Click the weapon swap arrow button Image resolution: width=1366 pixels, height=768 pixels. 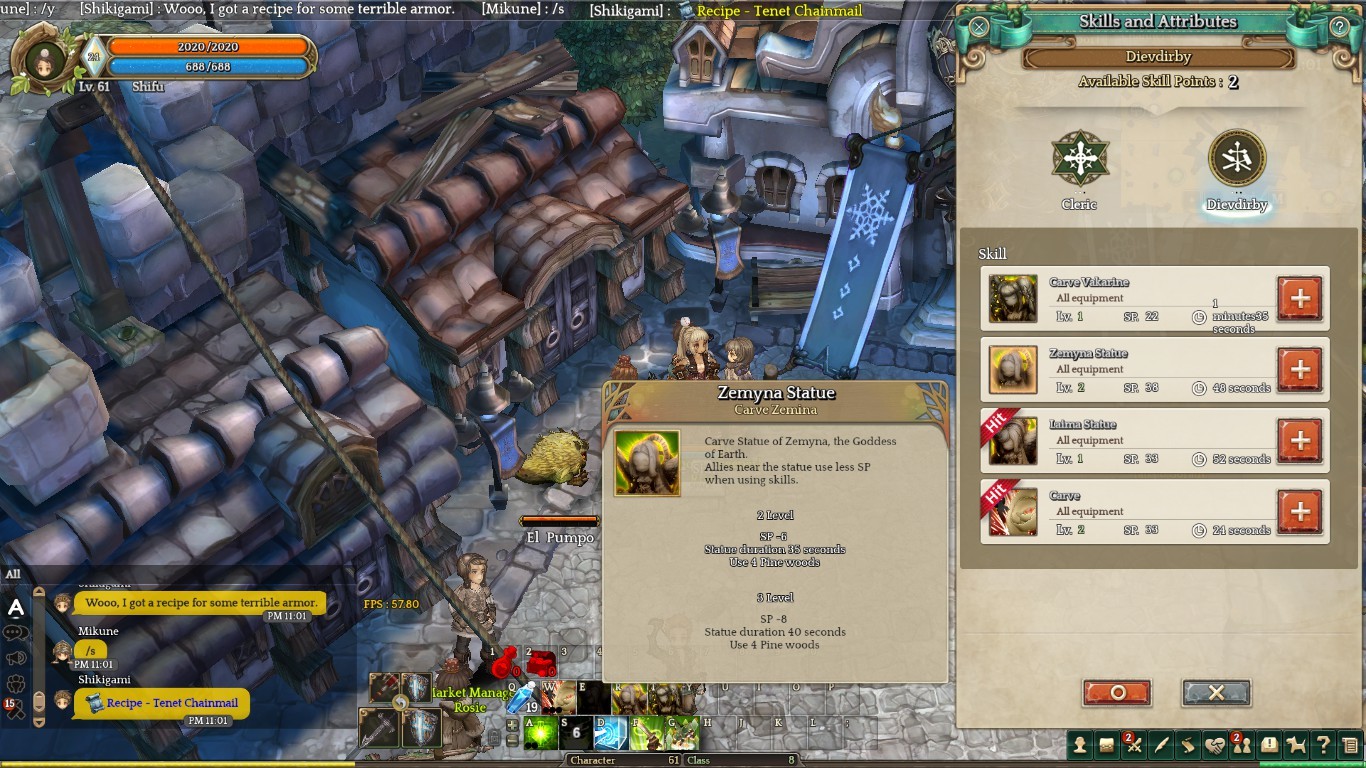(x=400, y=704)
